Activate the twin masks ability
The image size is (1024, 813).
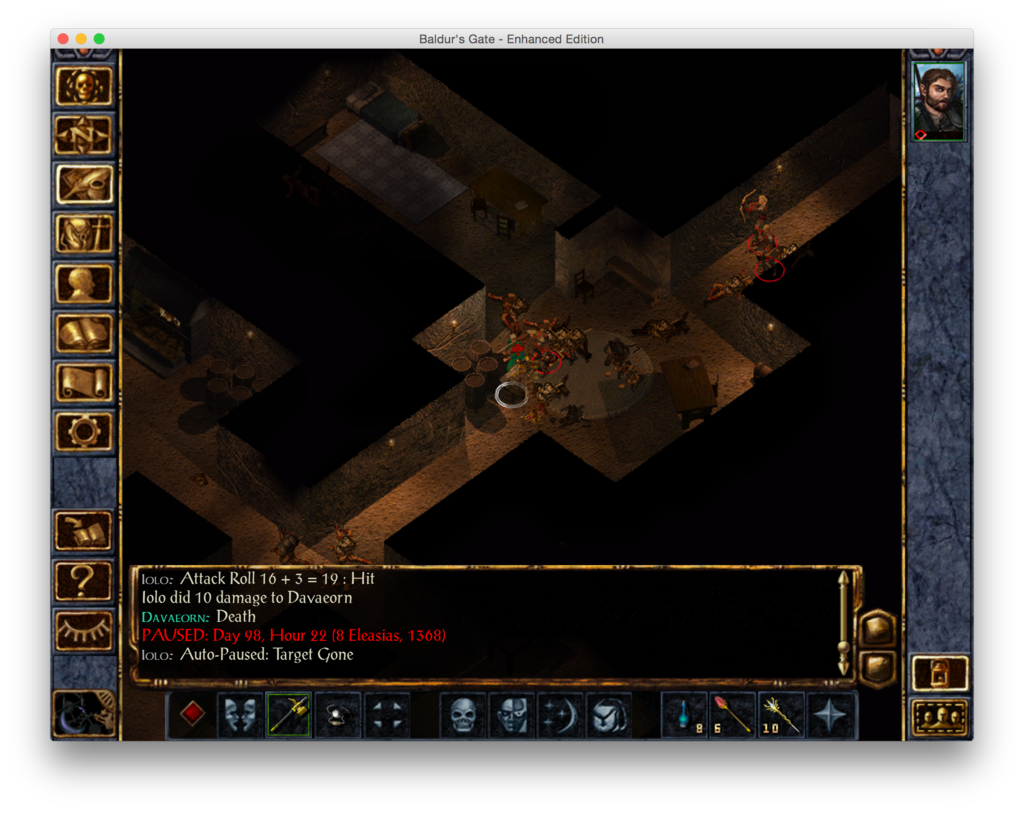tap(241, 714)
